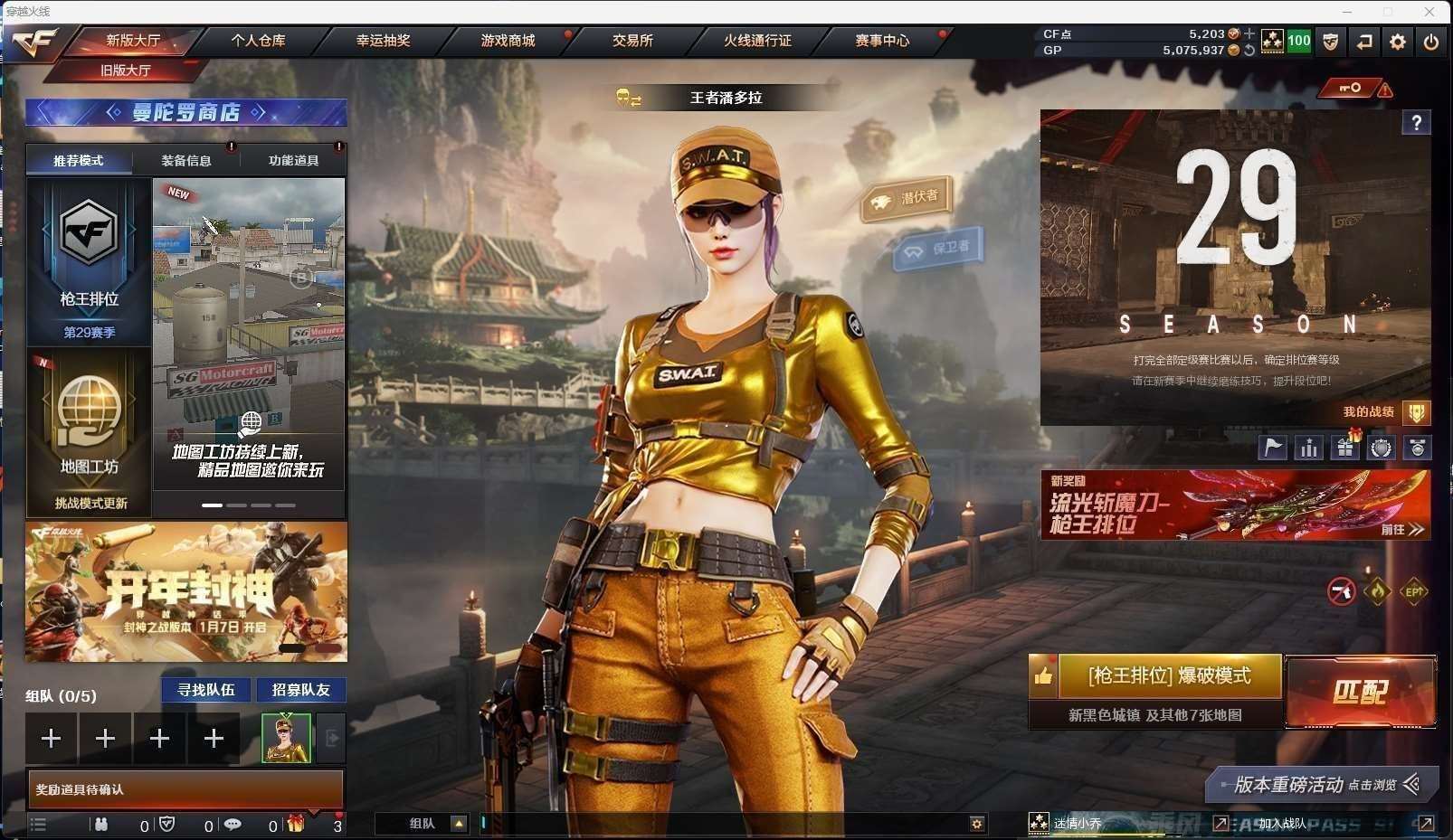Select the 枪王排位 ranked mode tile
The image size is (1453, 840).
coord(89,260)
